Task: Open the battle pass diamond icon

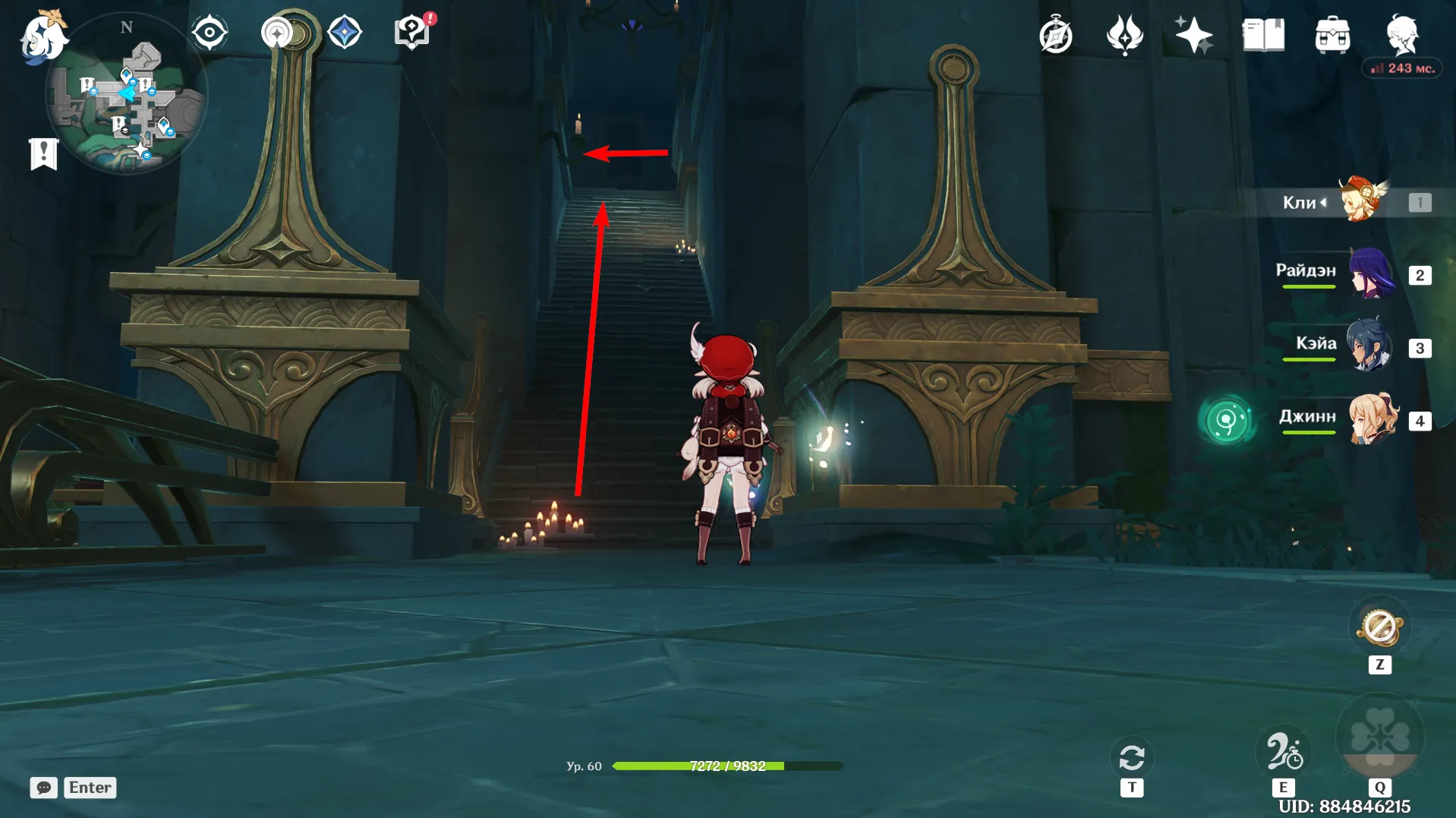Action: tap(345, 33)
